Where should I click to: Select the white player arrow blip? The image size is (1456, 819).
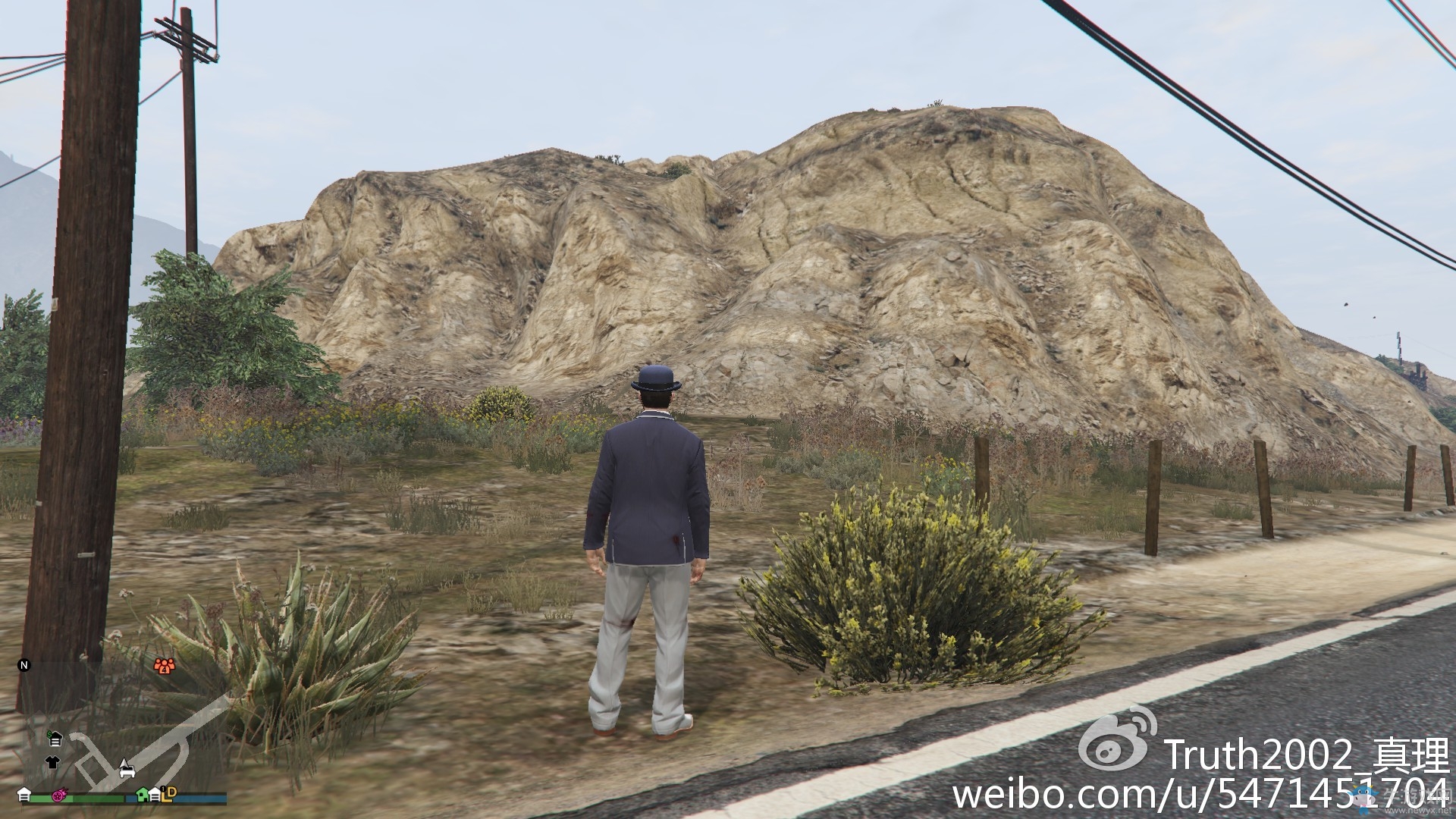(124, 764)
